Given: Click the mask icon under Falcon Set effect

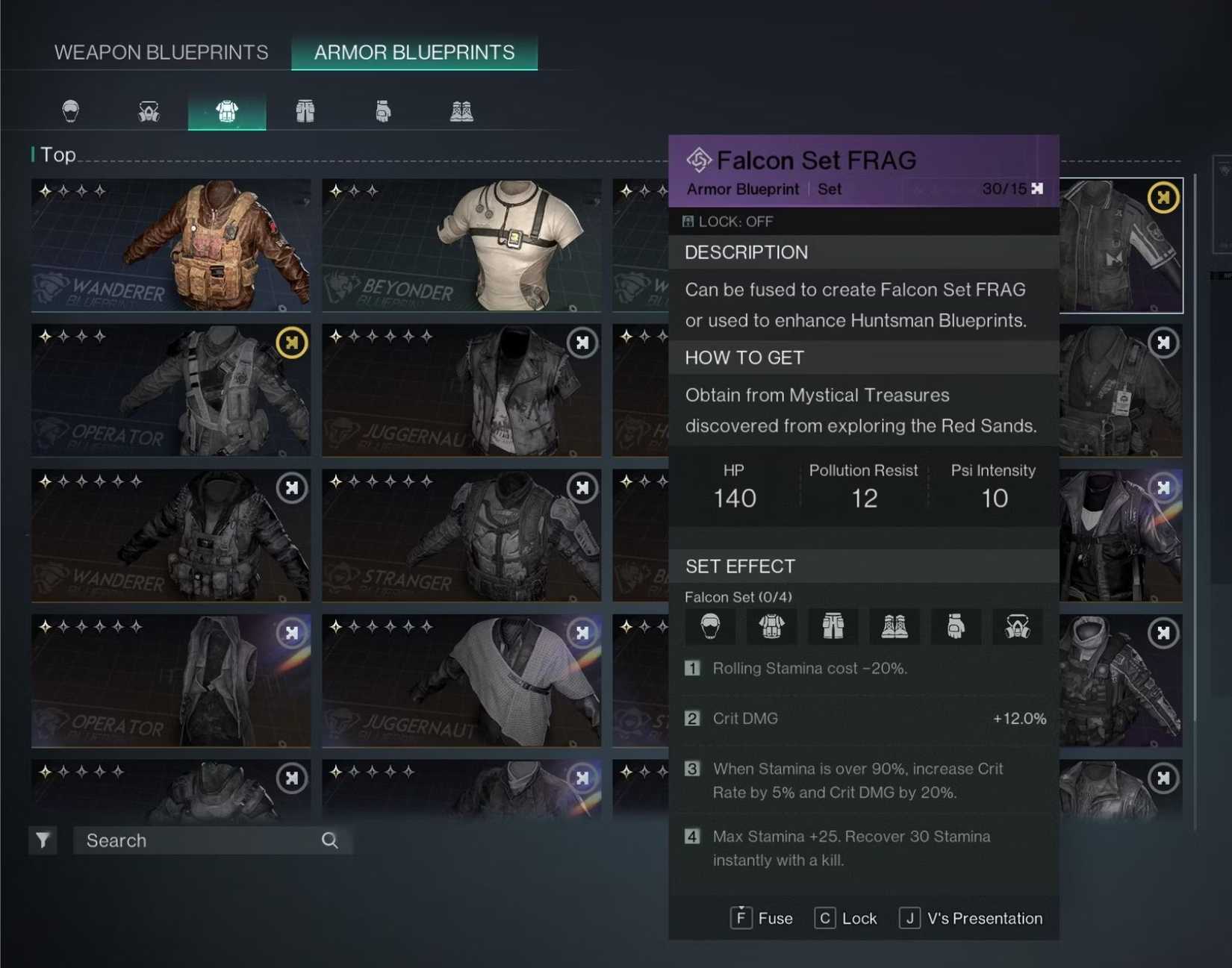Looking at the screenshot, I should pos(1018,627).
